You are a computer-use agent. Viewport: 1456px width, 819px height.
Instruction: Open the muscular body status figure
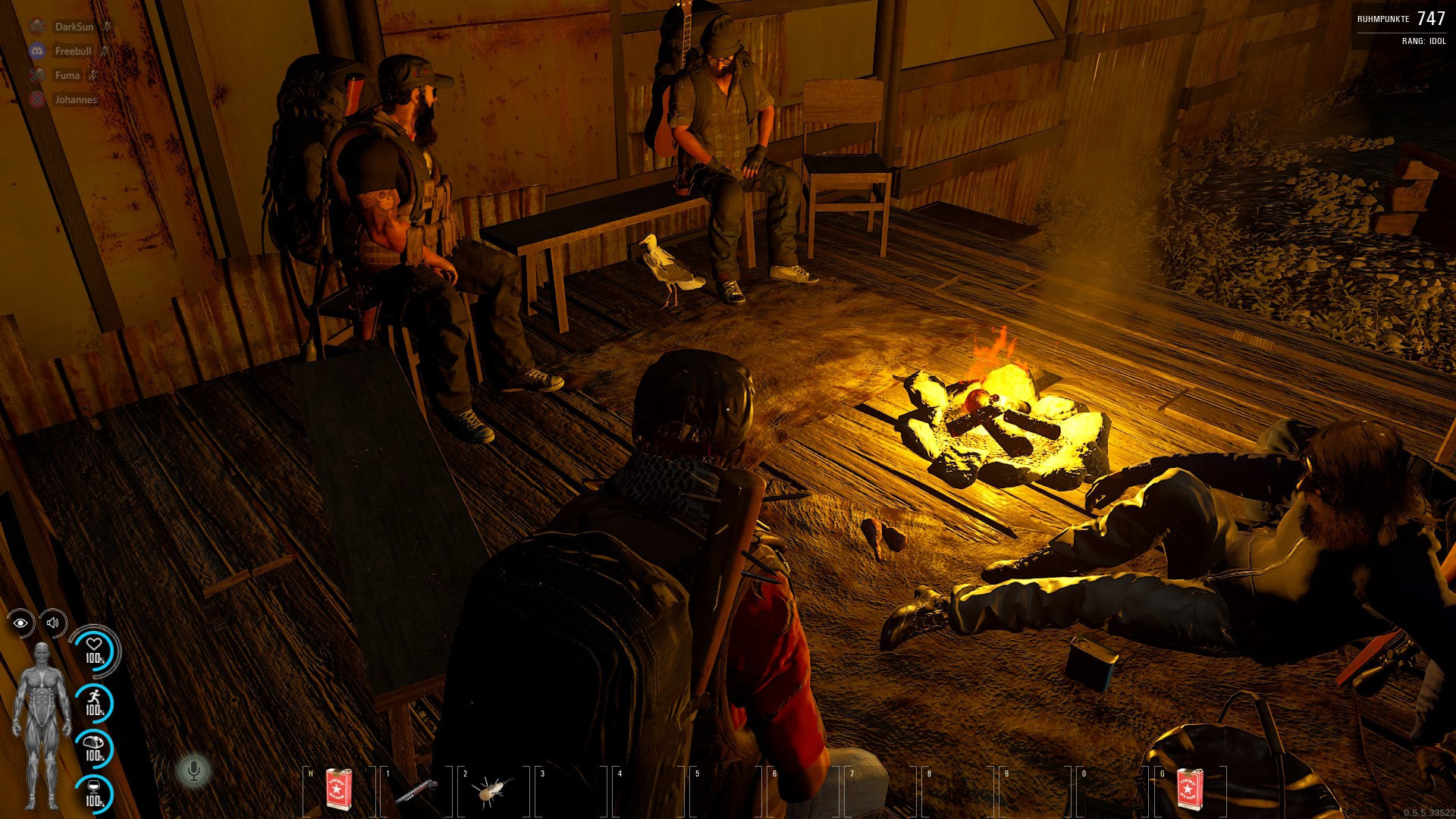41,726
